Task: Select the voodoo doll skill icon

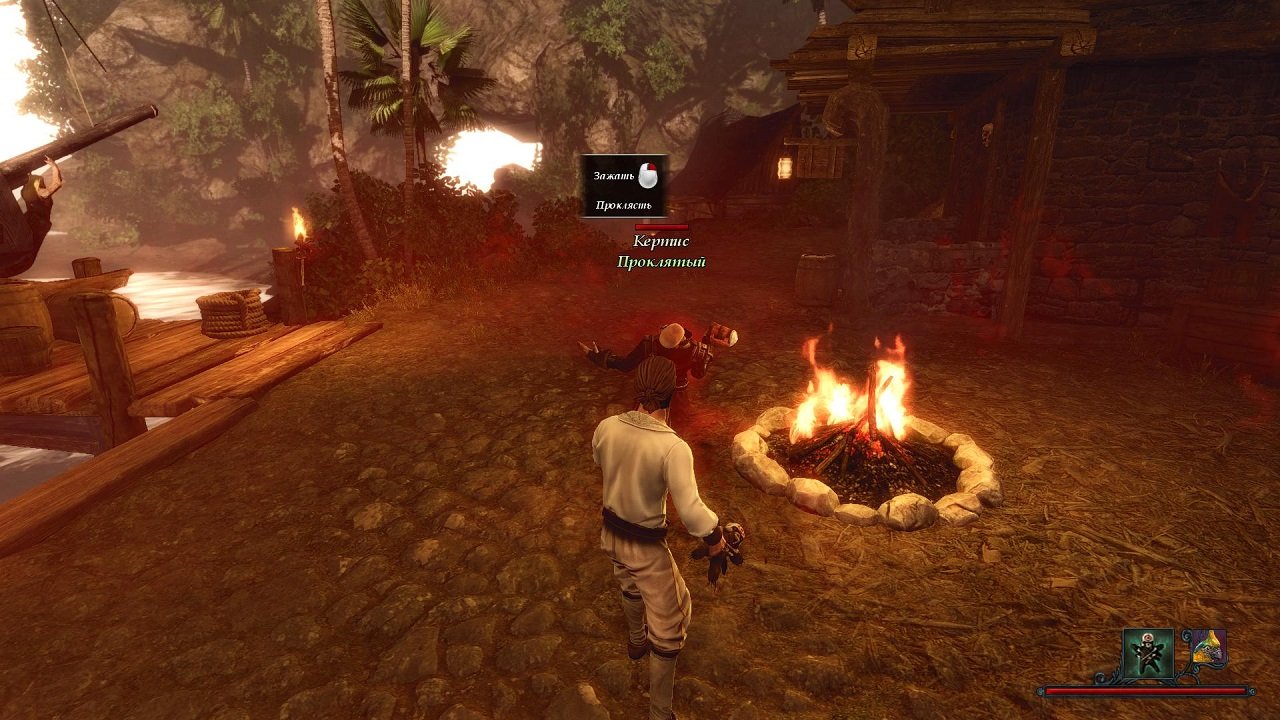Action: point(1149,653)
